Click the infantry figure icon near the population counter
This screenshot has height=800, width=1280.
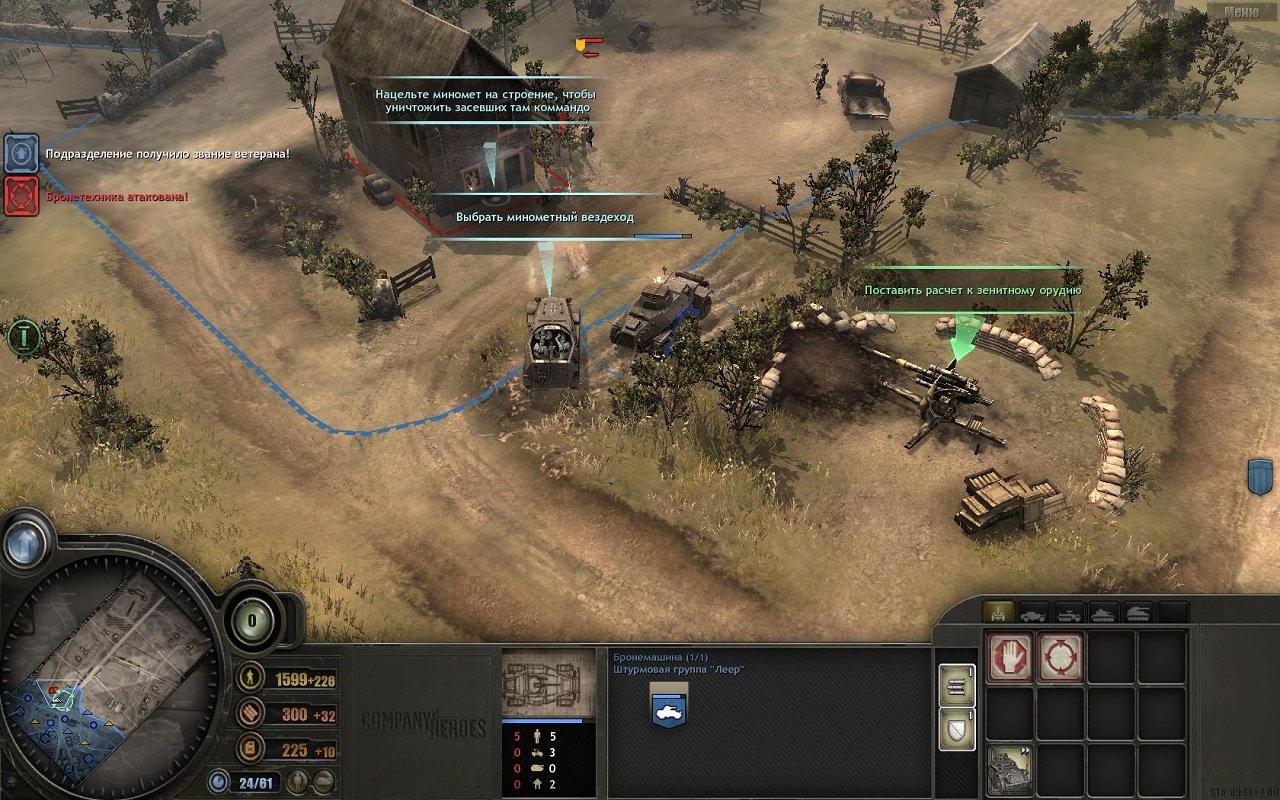tap(298, 782)
